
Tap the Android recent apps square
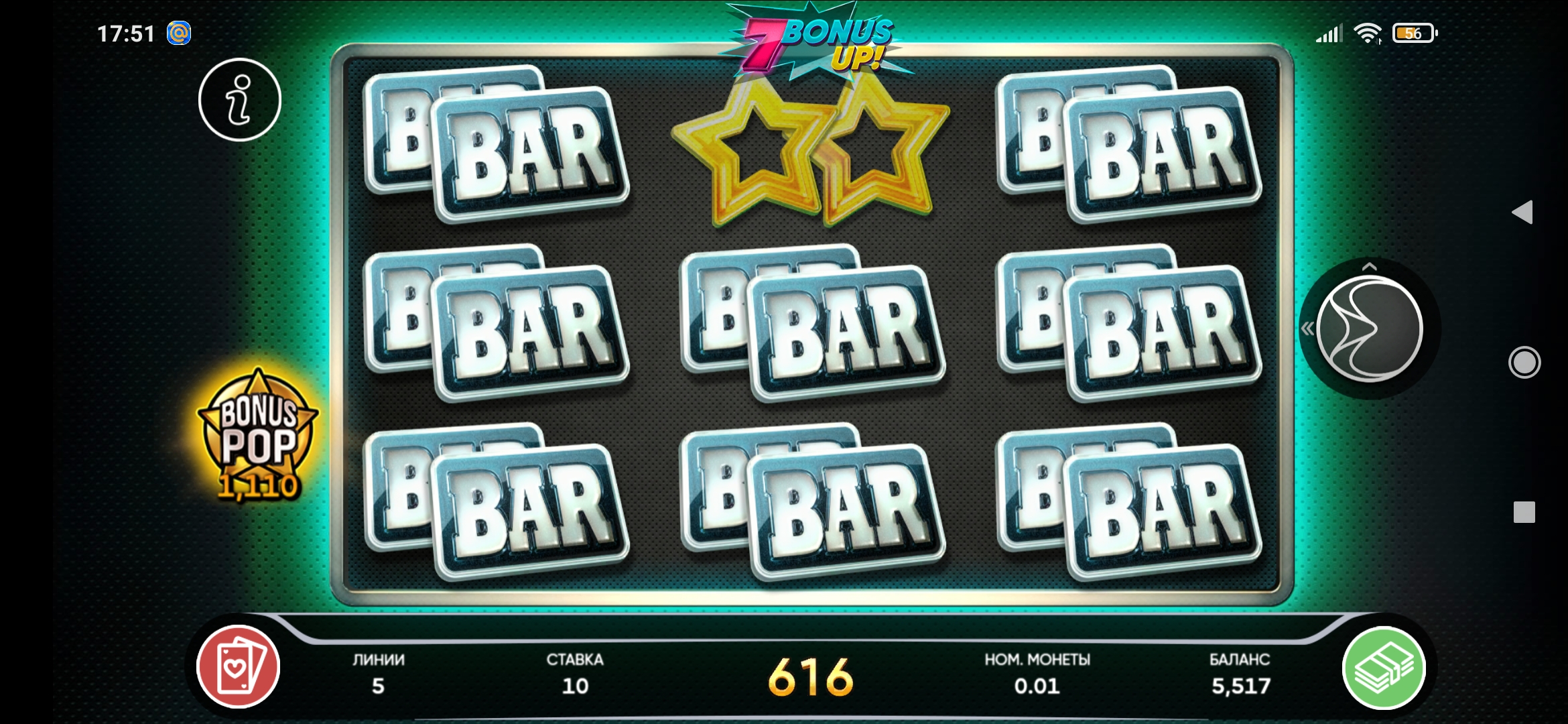click(x=1524, y=512)
